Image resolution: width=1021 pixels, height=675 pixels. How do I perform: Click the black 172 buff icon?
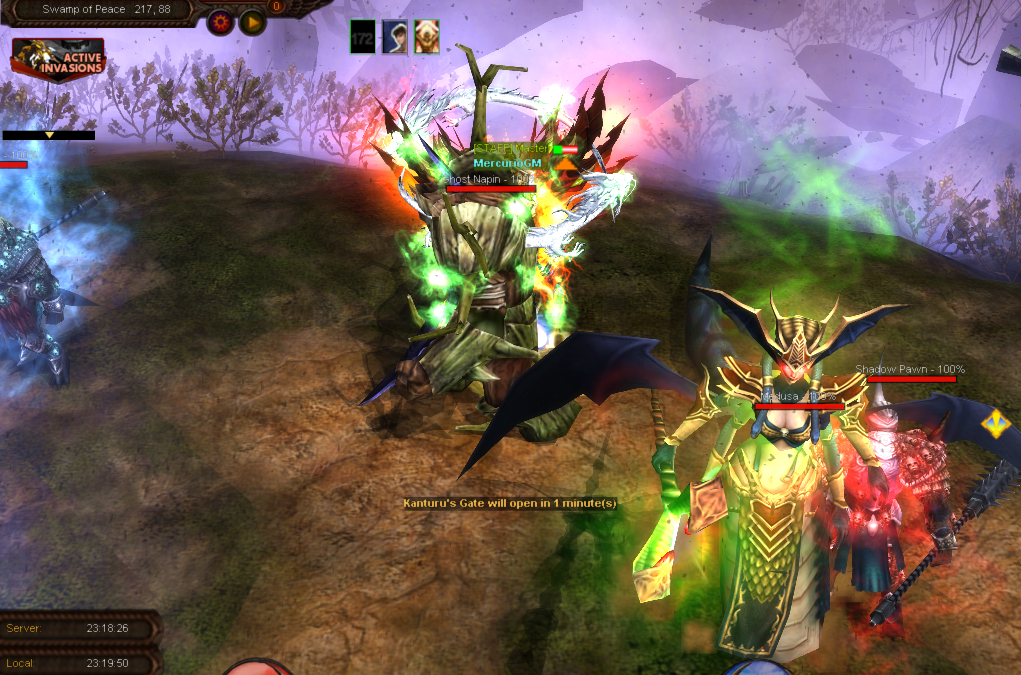coord(362,37)
